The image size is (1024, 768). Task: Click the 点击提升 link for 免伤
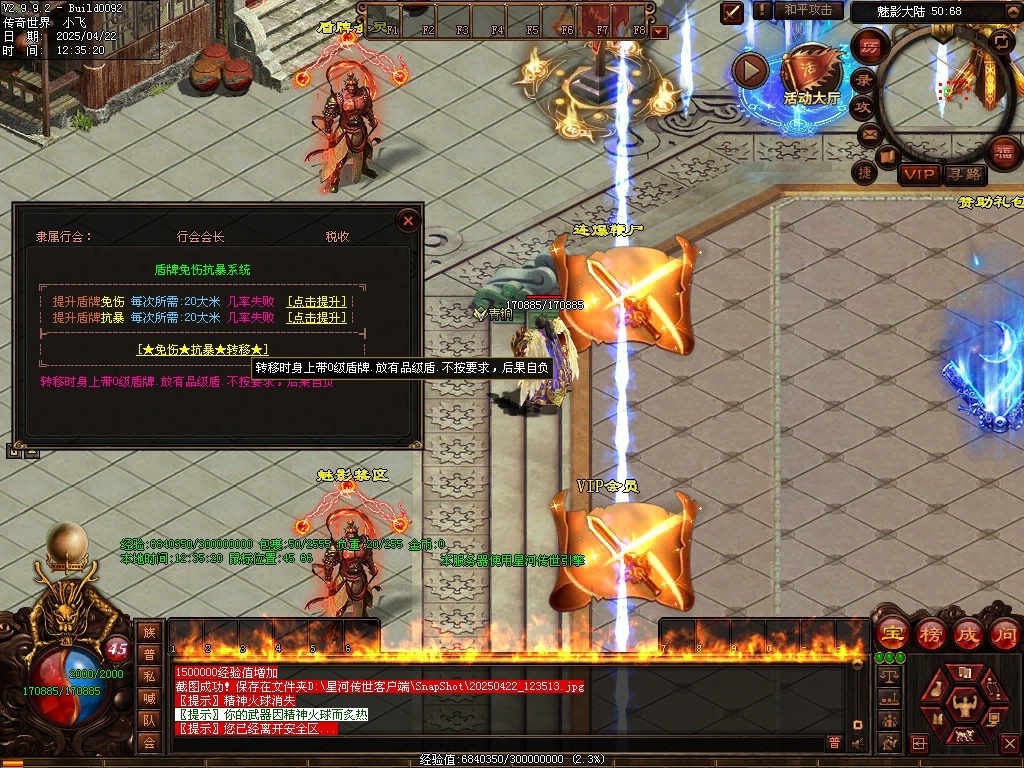(x=317, y=301)
